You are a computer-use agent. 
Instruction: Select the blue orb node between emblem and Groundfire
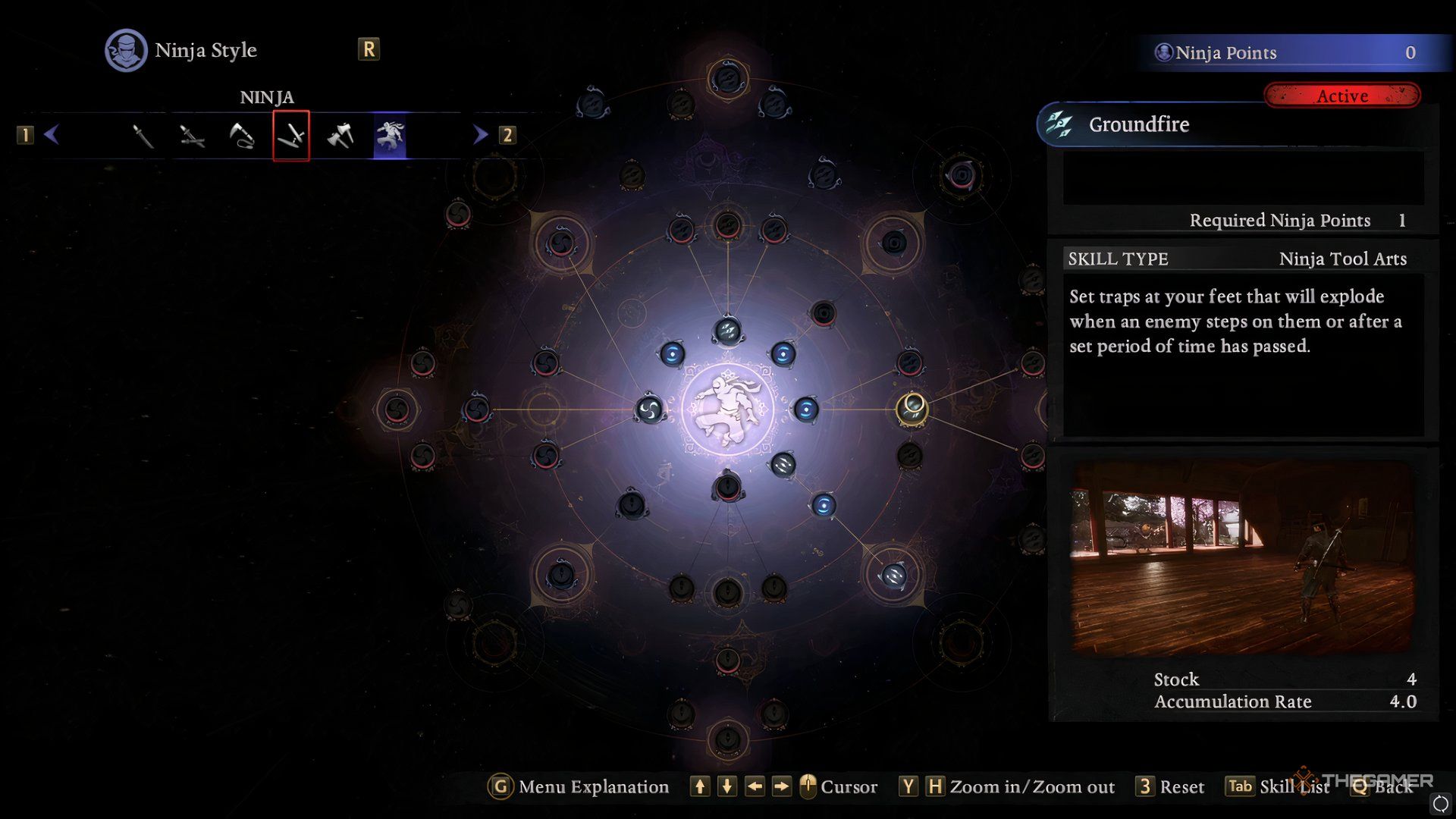pos(806,409)
